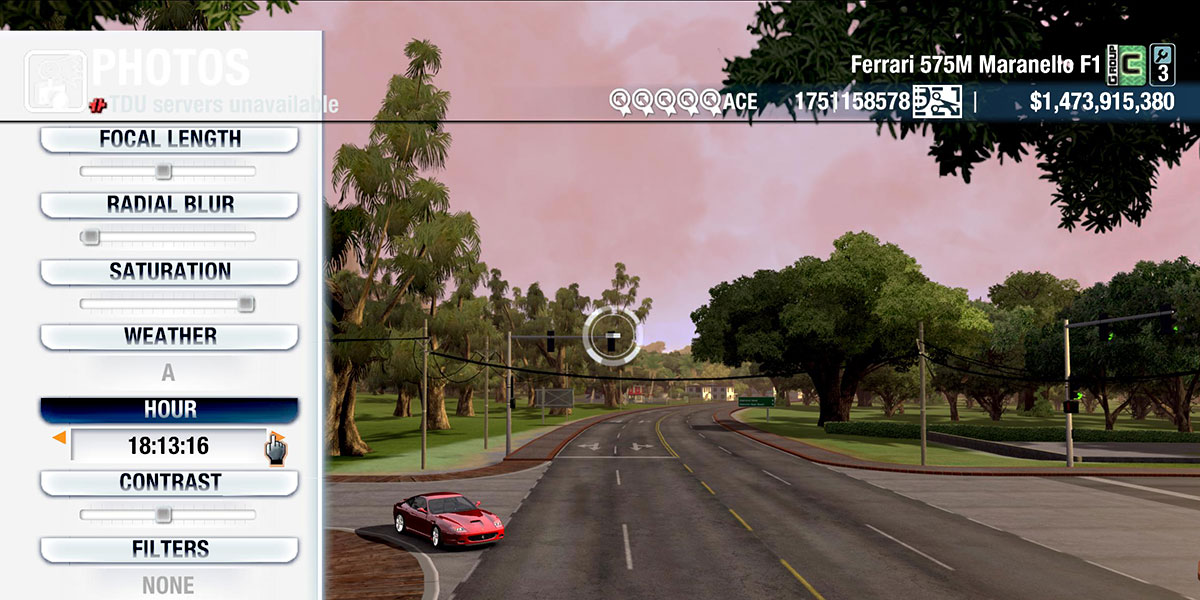The width and height of the screenshot is (1200, 600).
Task: Click the saturation slider handle
Action: (x=246, y=303)
